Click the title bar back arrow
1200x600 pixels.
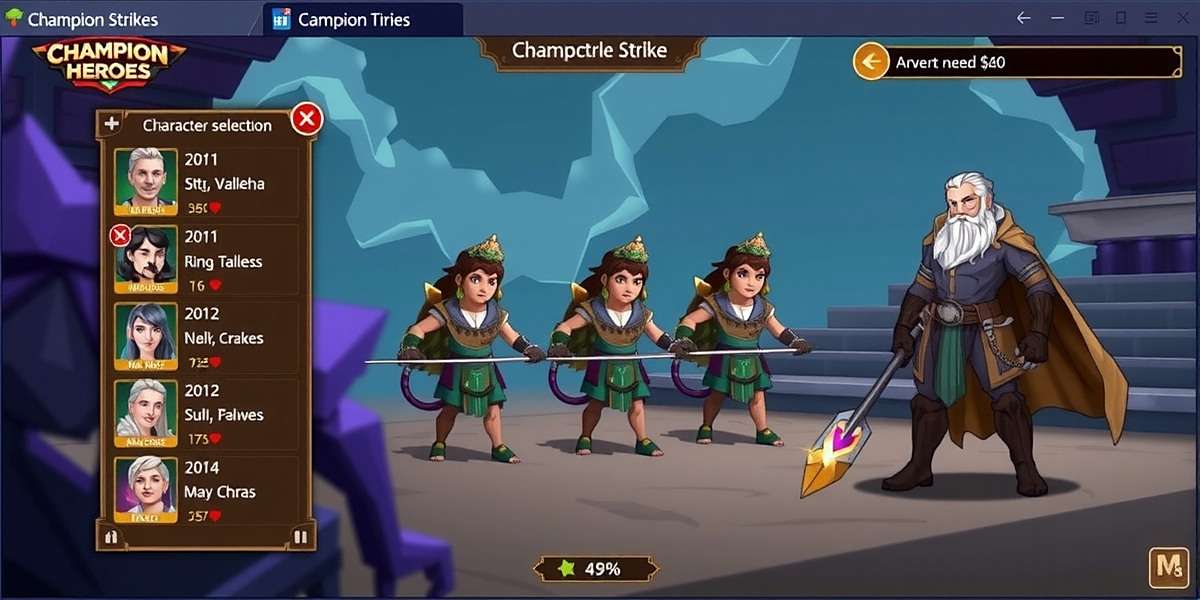point(1023,18)
